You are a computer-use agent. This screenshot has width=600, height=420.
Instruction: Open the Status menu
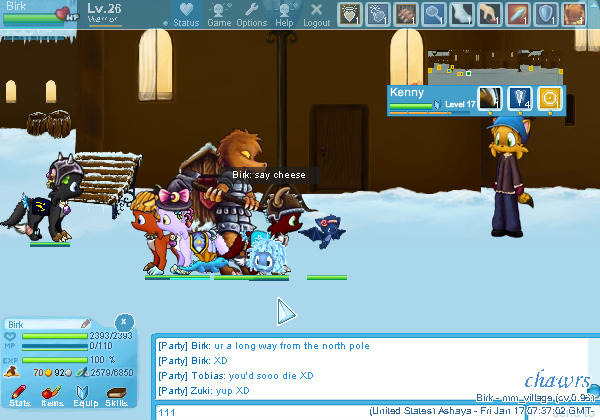pyautogui.click(x=185, y=14)
